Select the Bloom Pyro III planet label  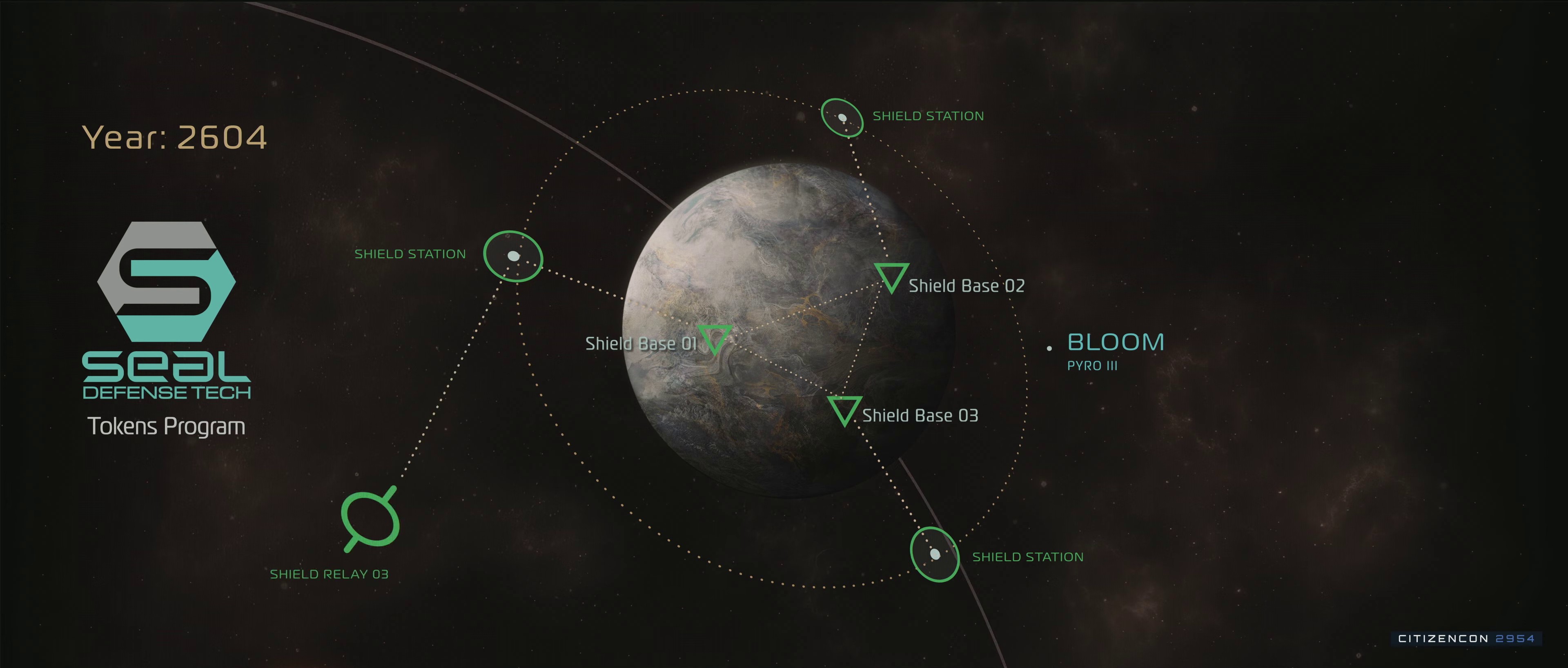pyautogui.click(x=1115, y=350)
